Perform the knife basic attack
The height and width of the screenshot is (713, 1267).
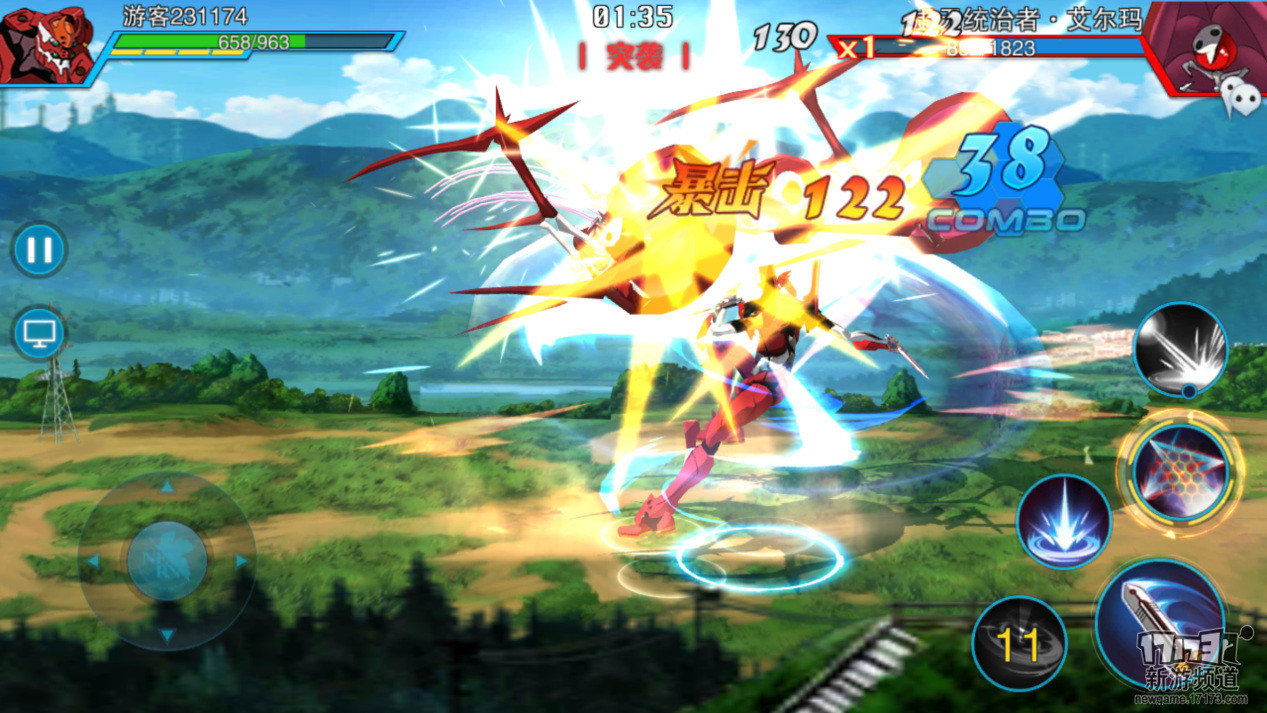pyautogui.click(x=1158, y=622)
